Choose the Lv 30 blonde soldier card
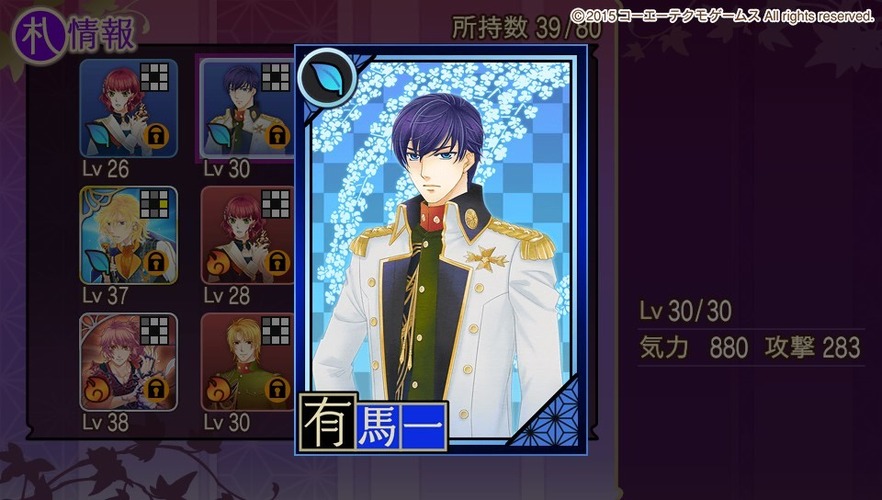The width and height of the screenshot is (882, 500). tap(247, 361)
